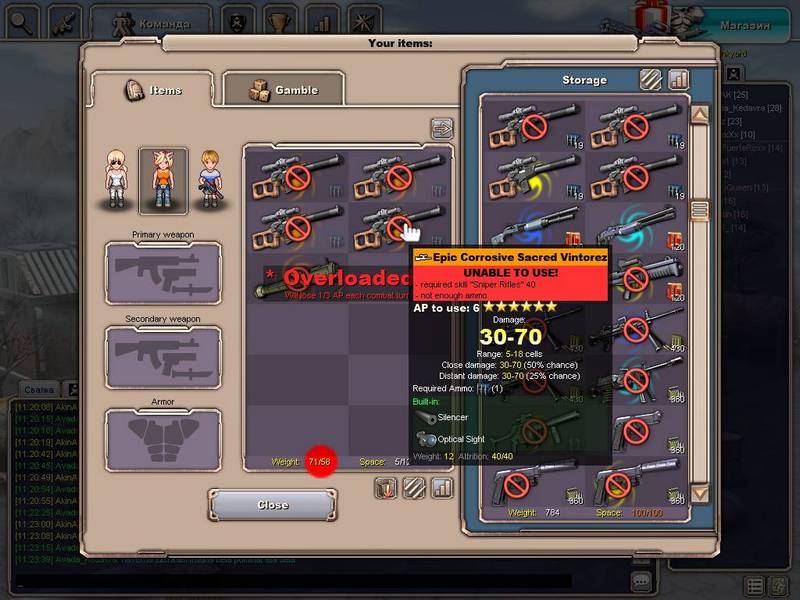Click the Armor equipment slot
The height and width of the screenshot is (600, 800).
tap(163, 440)
